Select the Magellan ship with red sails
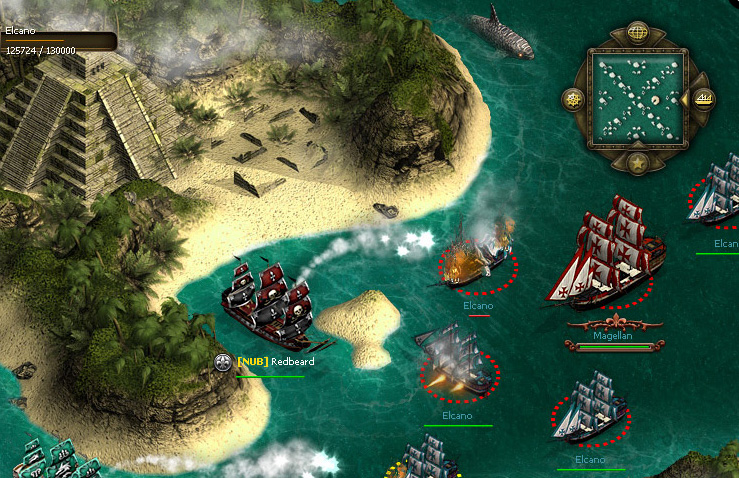Image resolution: width=739 pixels, height=478 pixels. point(606,255)
